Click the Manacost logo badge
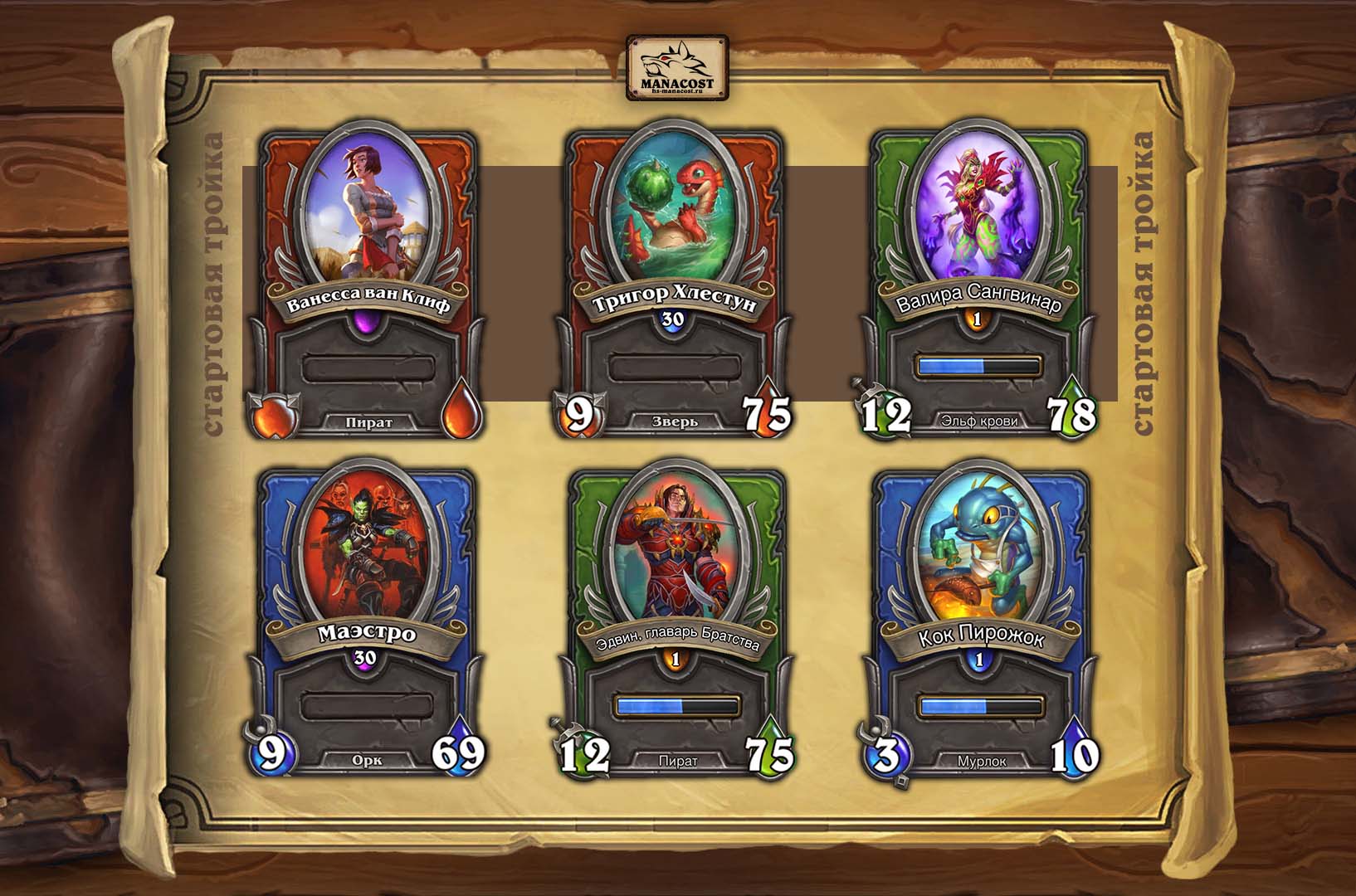This screenshot has width=1356, height=896. tap(677, 67)
